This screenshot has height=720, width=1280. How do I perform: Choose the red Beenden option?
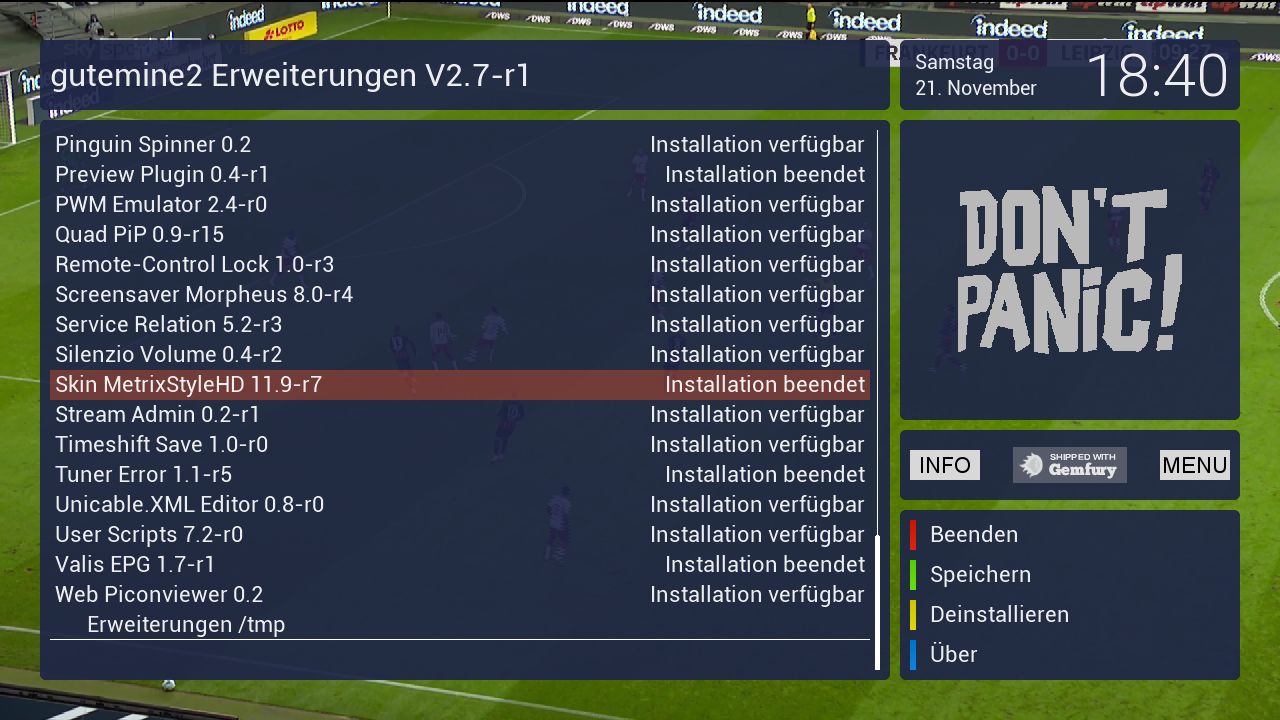[973, 535]
